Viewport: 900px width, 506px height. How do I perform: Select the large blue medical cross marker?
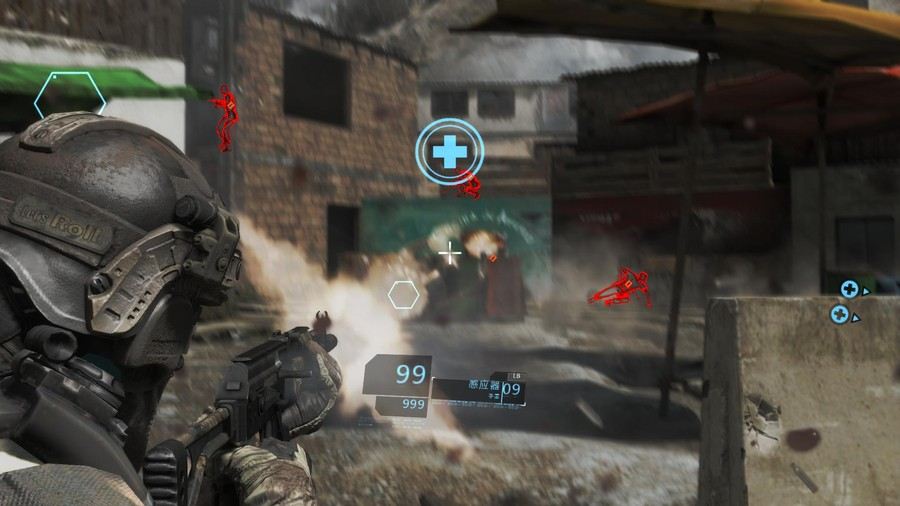coord(450,151)
